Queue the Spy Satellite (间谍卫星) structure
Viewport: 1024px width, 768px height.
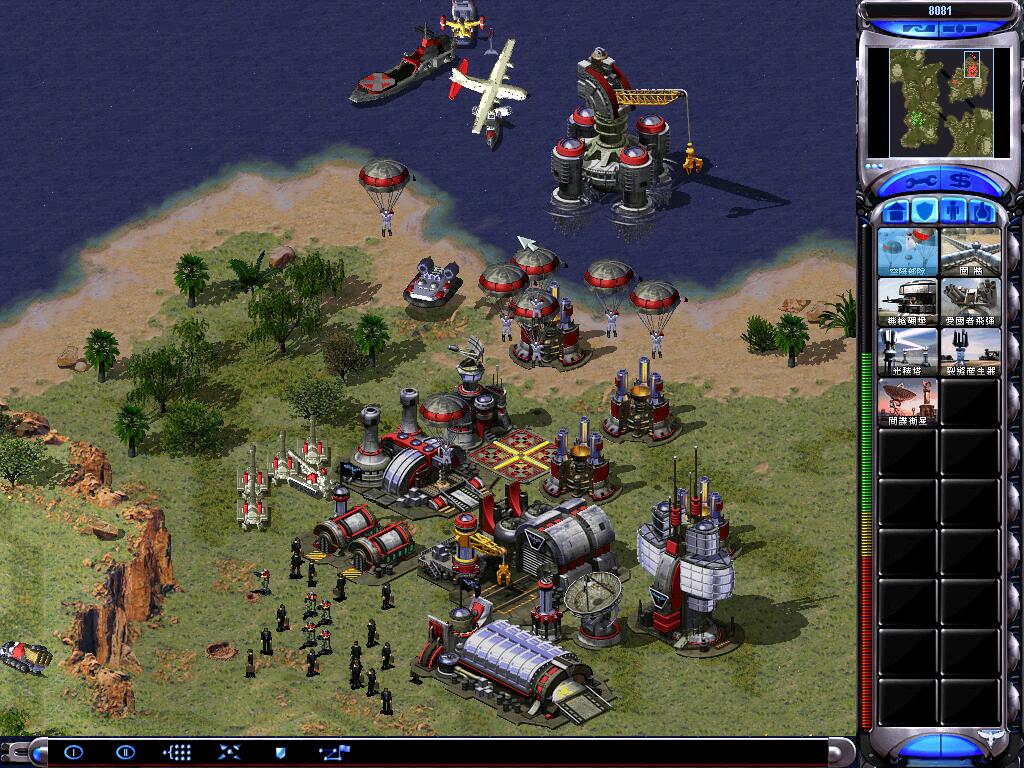pyautogui.click(x=907, y=402)
